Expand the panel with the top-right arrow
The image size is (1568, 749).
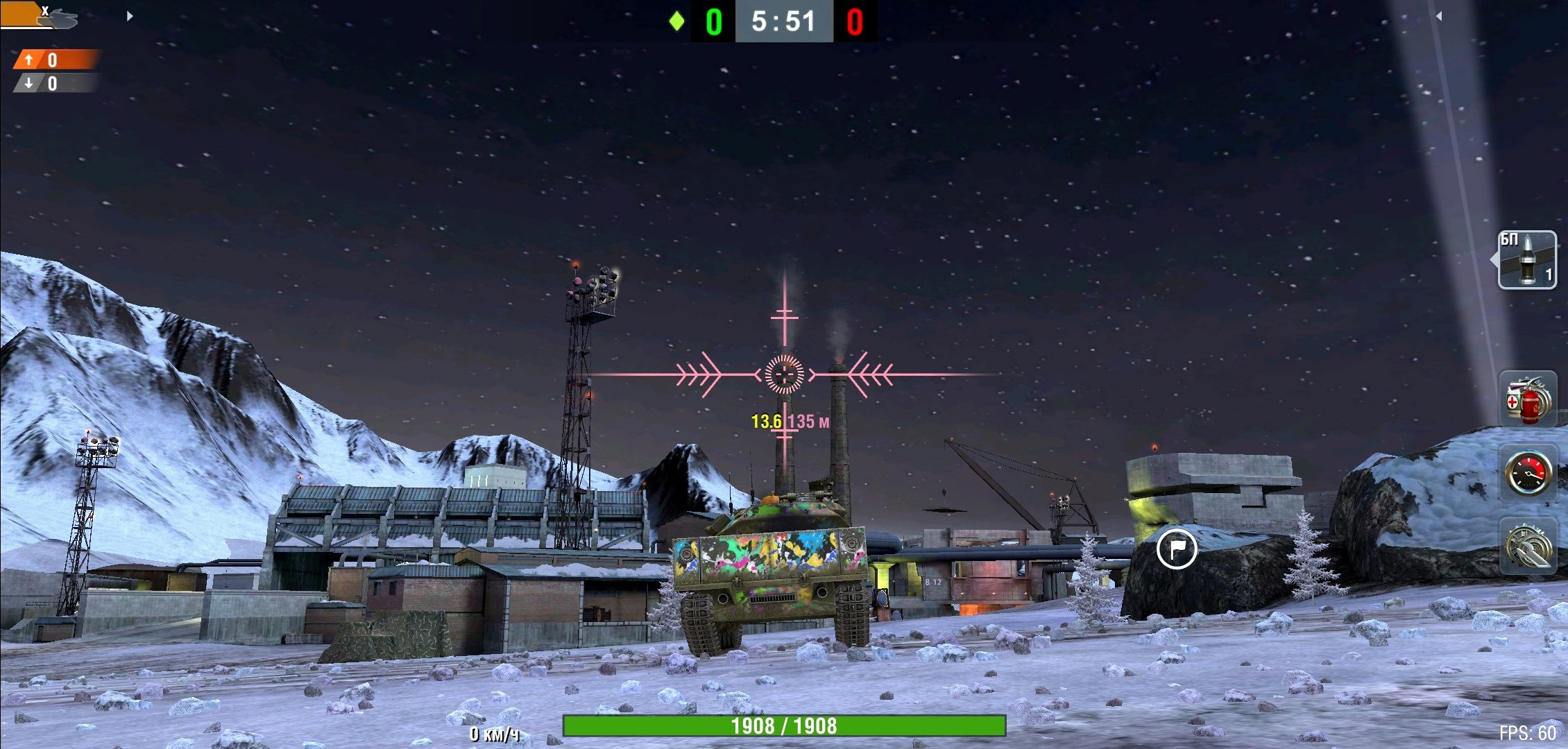[x=1438, y=16]
